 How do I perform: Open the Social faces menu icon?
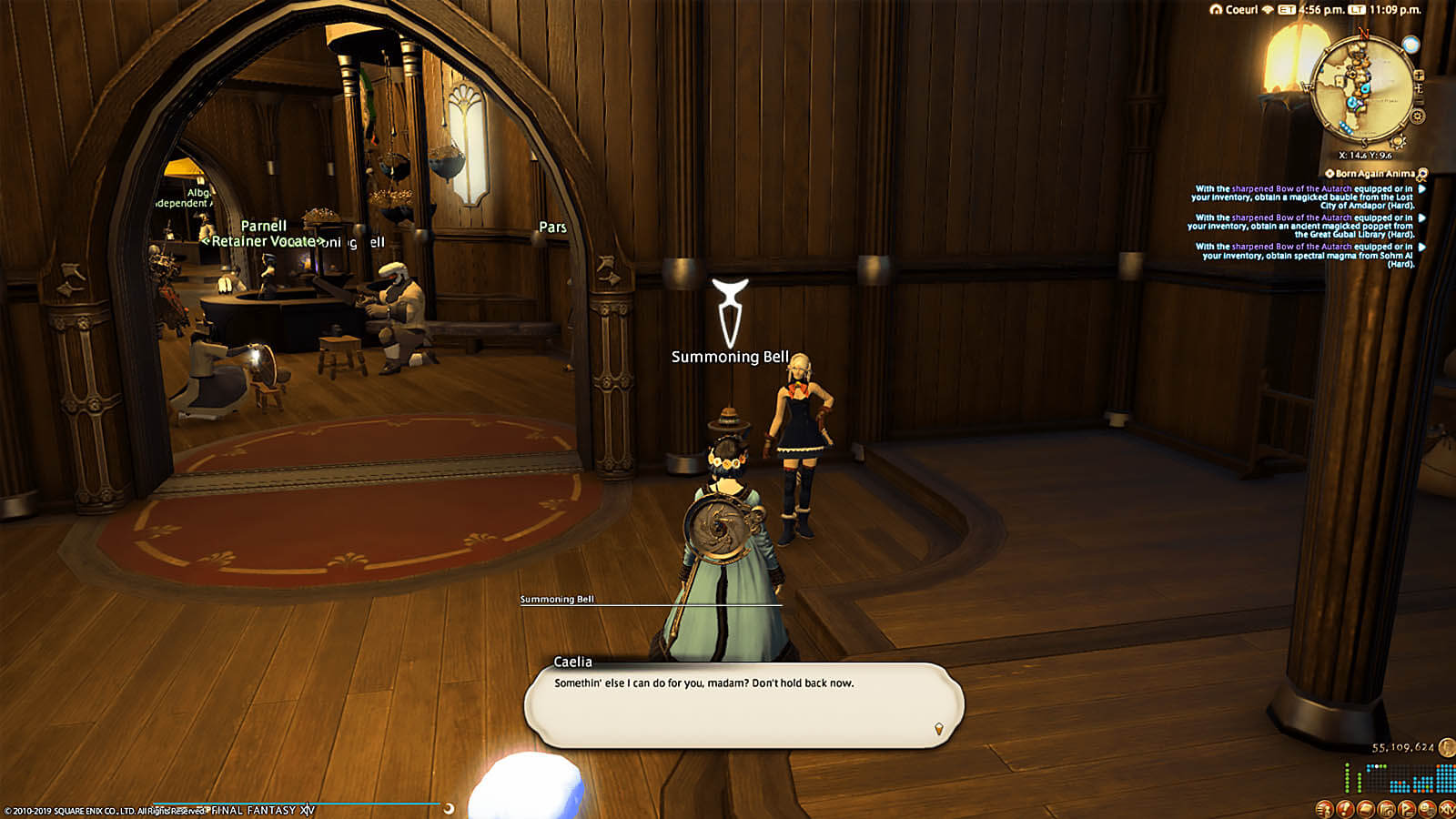[1426, 809]
